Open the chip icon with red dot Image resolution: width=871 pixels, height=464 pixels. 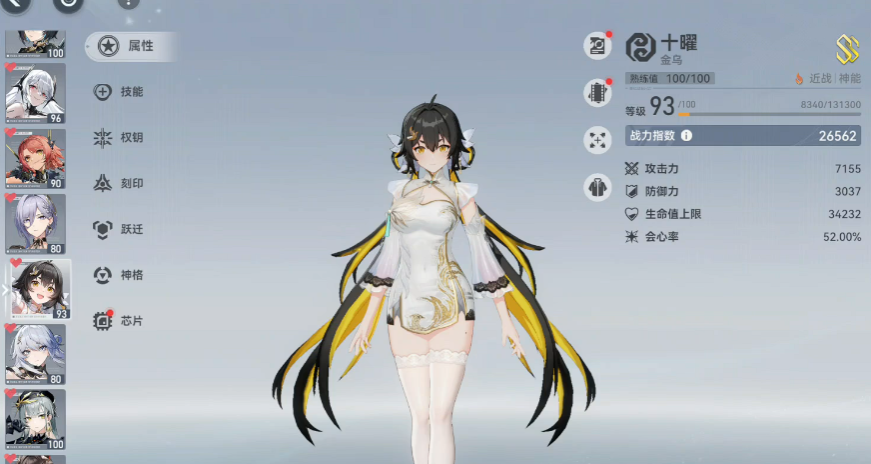598,93
